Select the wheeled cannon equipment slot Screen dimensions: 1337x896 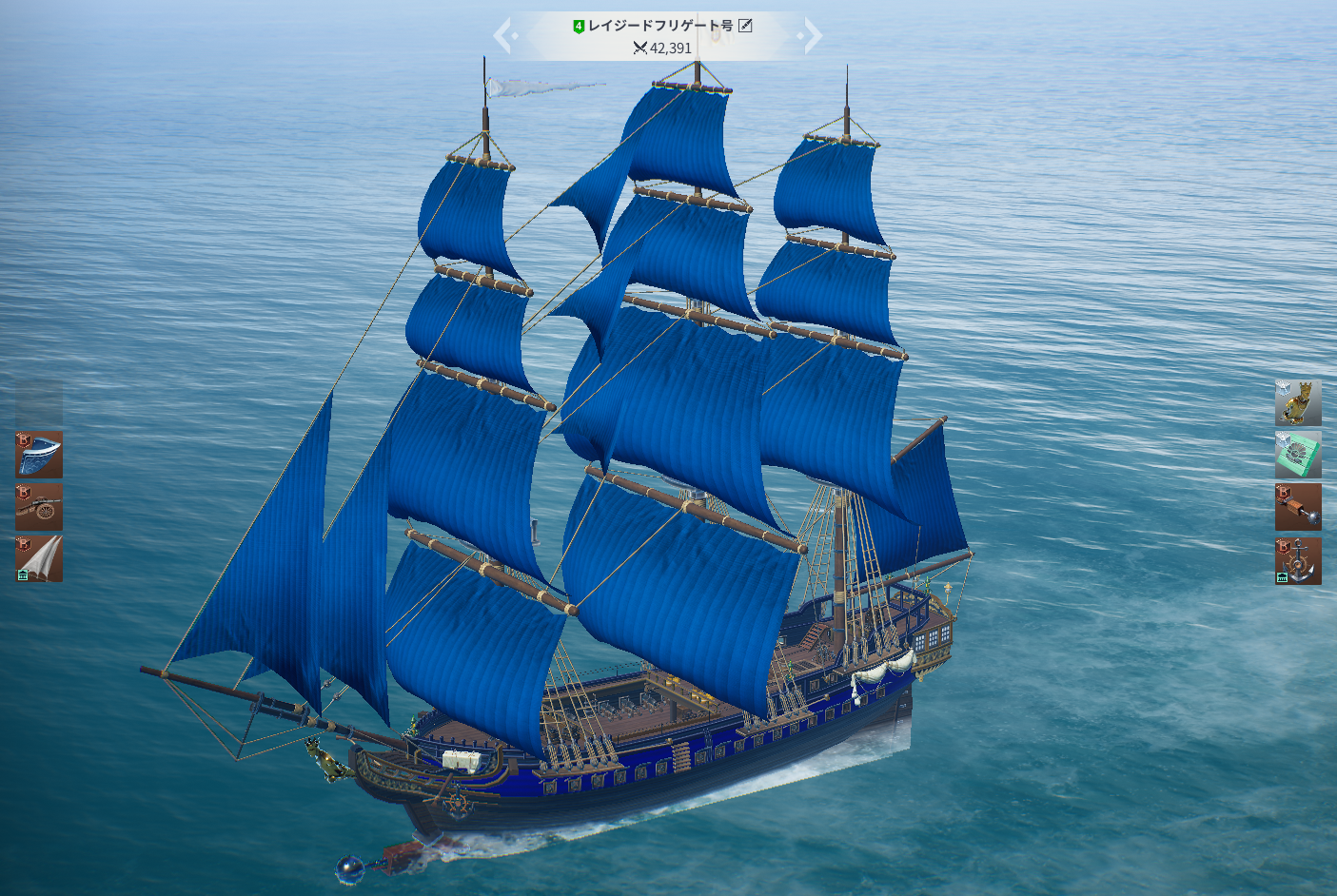point(39,506)
